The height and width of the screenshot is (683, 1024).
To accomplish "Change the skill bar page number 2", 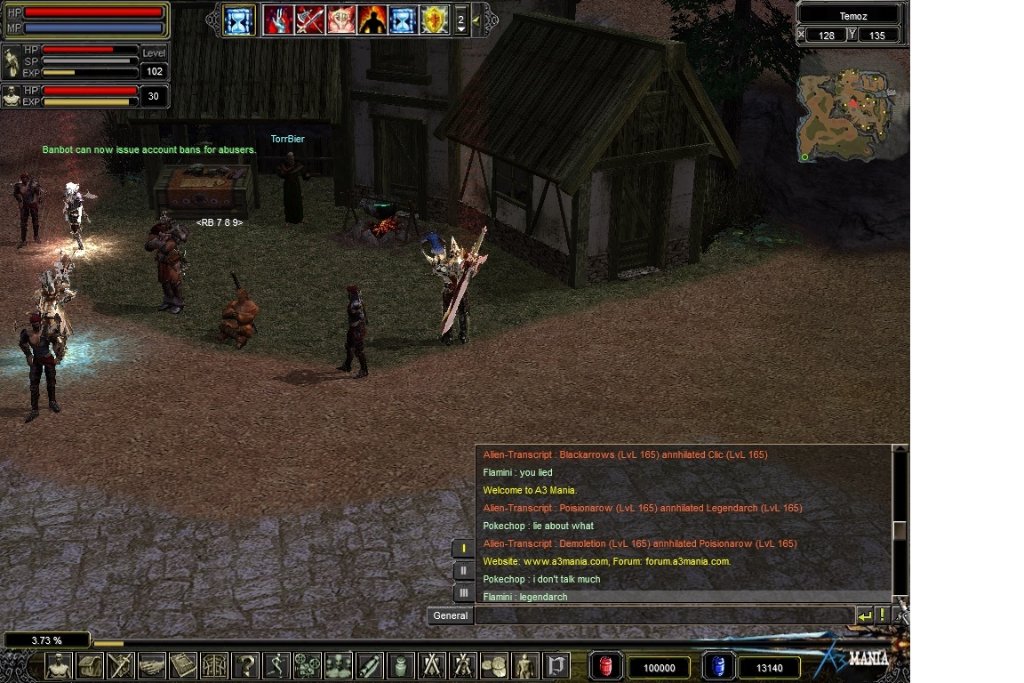I will [x=460, y=19].
